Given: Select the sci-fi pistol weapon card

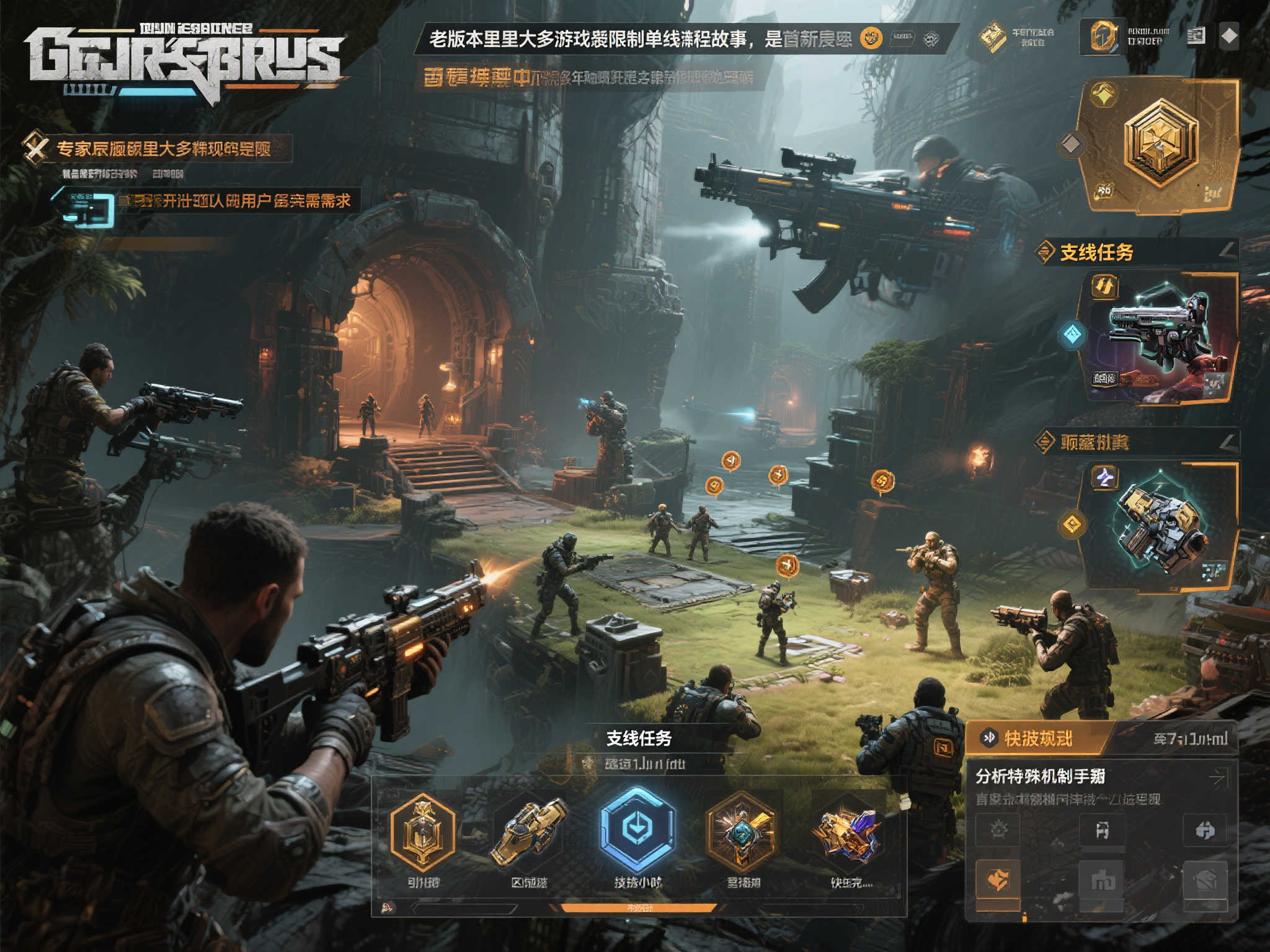Looking at the screenshot, I should [x=1160, y=338].
